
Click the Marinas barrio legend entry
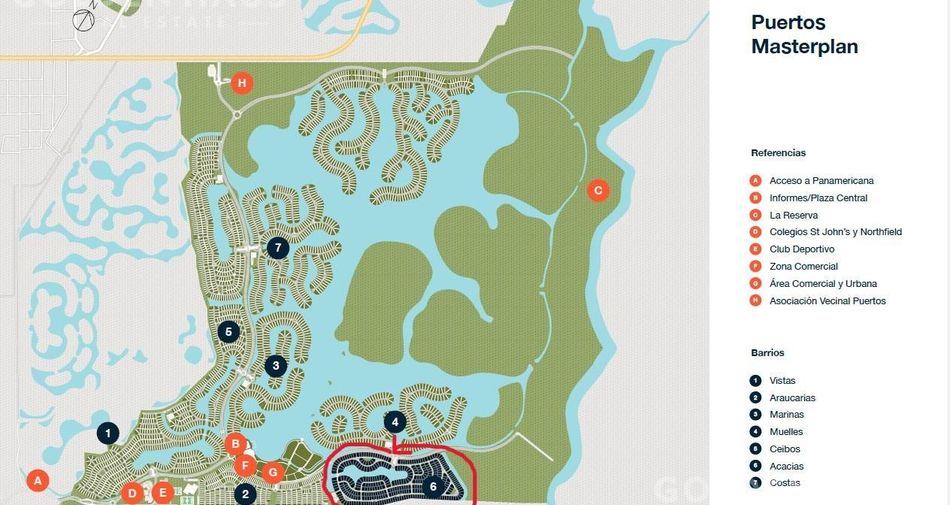(786, 415)
